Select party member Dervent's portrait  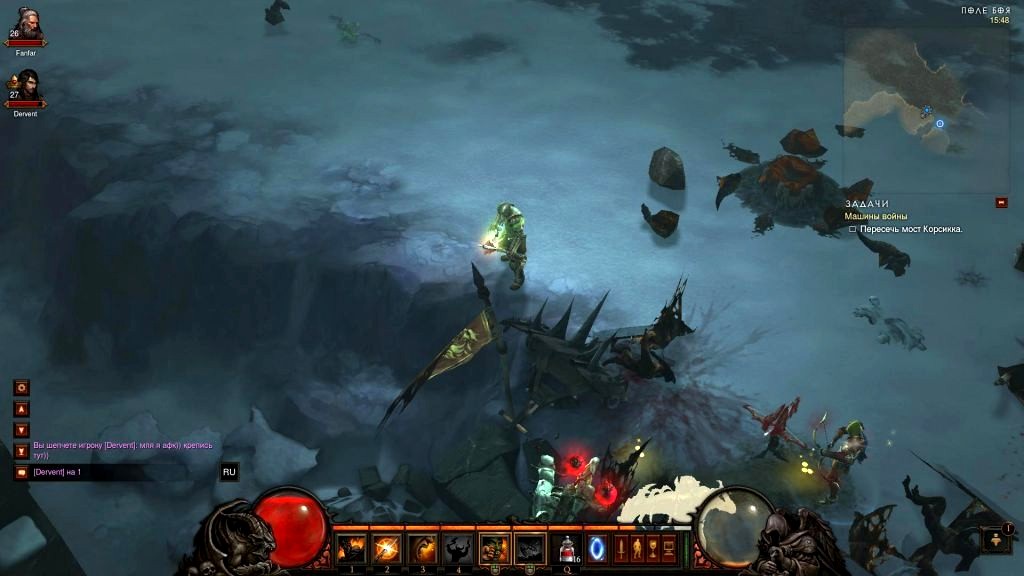coord(26,87)
